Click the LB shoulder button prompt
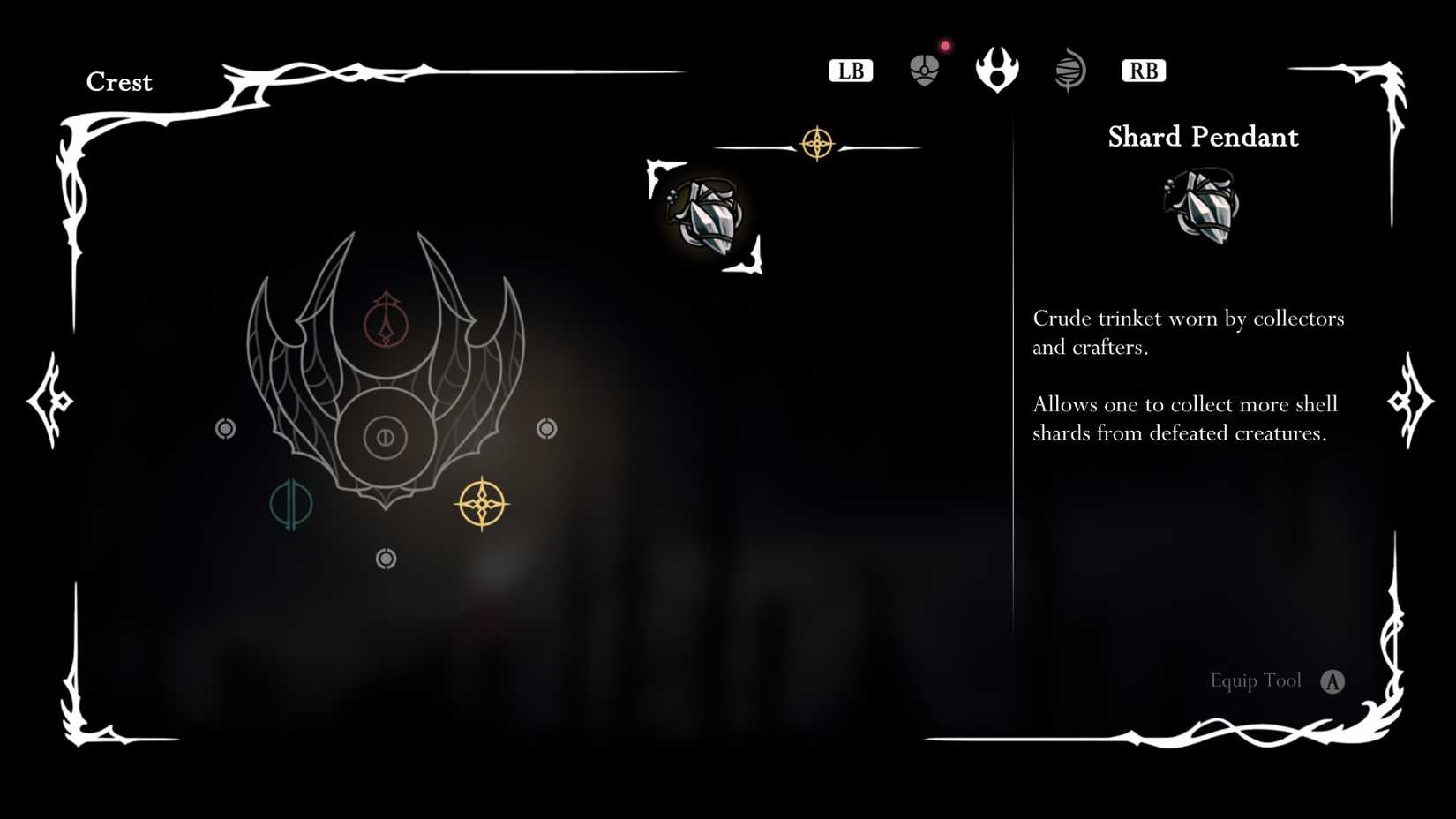The height and width of the screenshot is (819, 1456). click(850, 70)
